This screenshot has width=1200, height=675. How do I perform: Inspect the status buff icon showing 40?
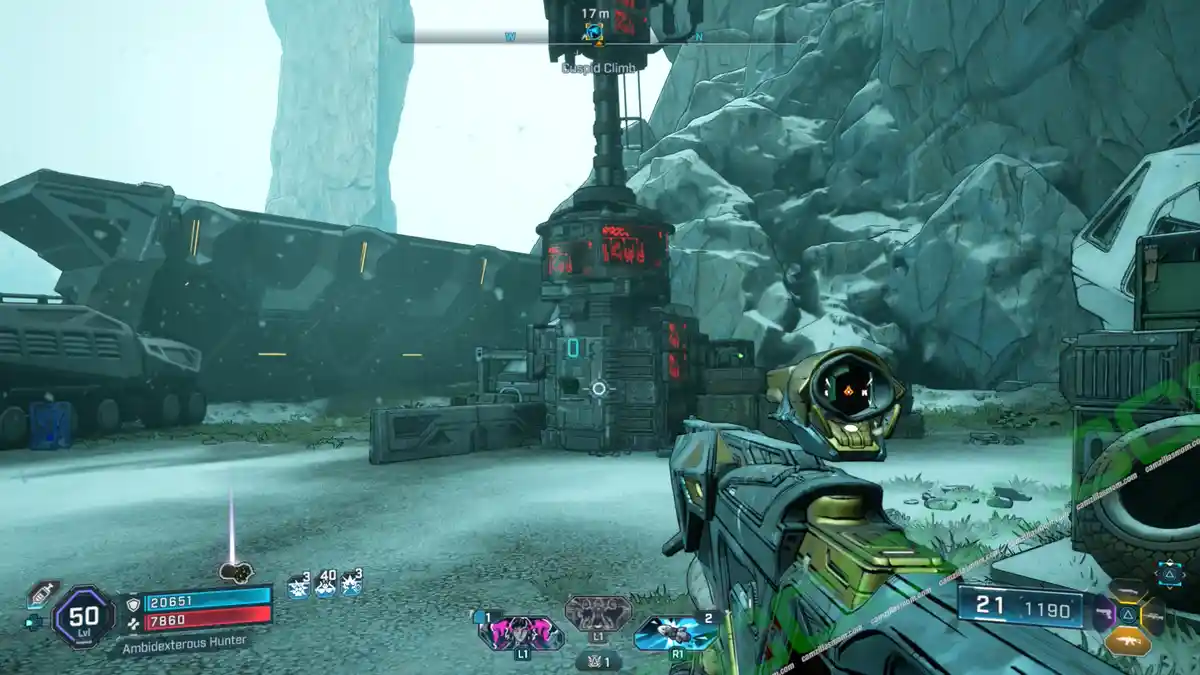click(325, 585)
